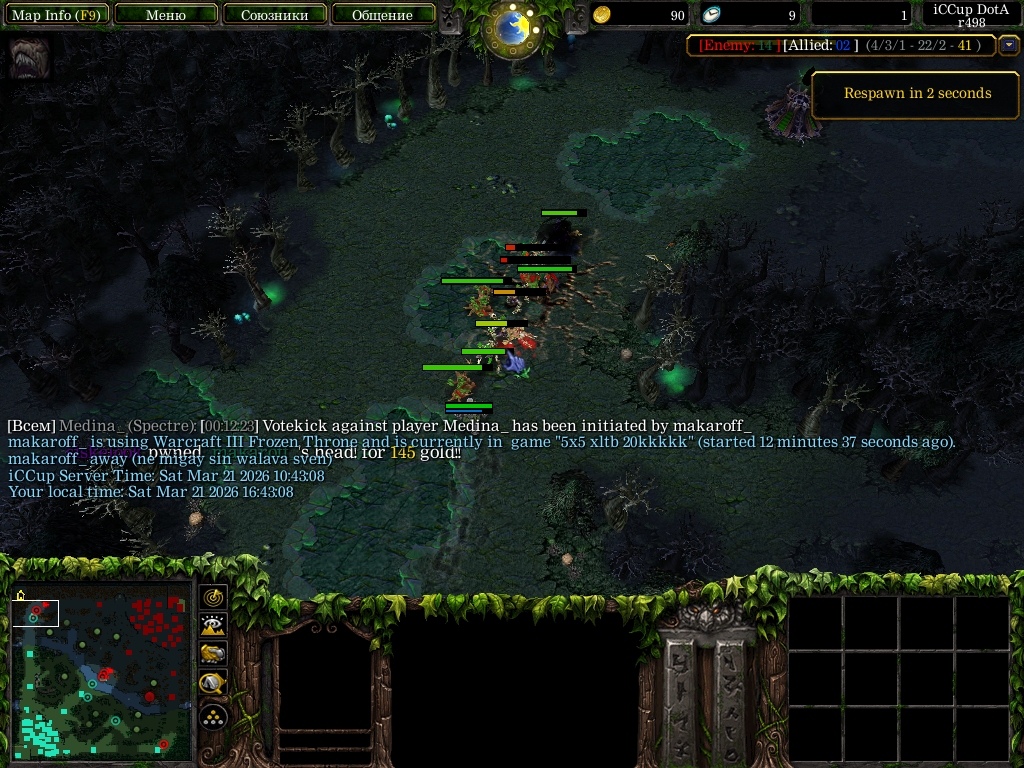Open the Общение chat log
This screenshot has width=1024, height=768.
point(382,15)
